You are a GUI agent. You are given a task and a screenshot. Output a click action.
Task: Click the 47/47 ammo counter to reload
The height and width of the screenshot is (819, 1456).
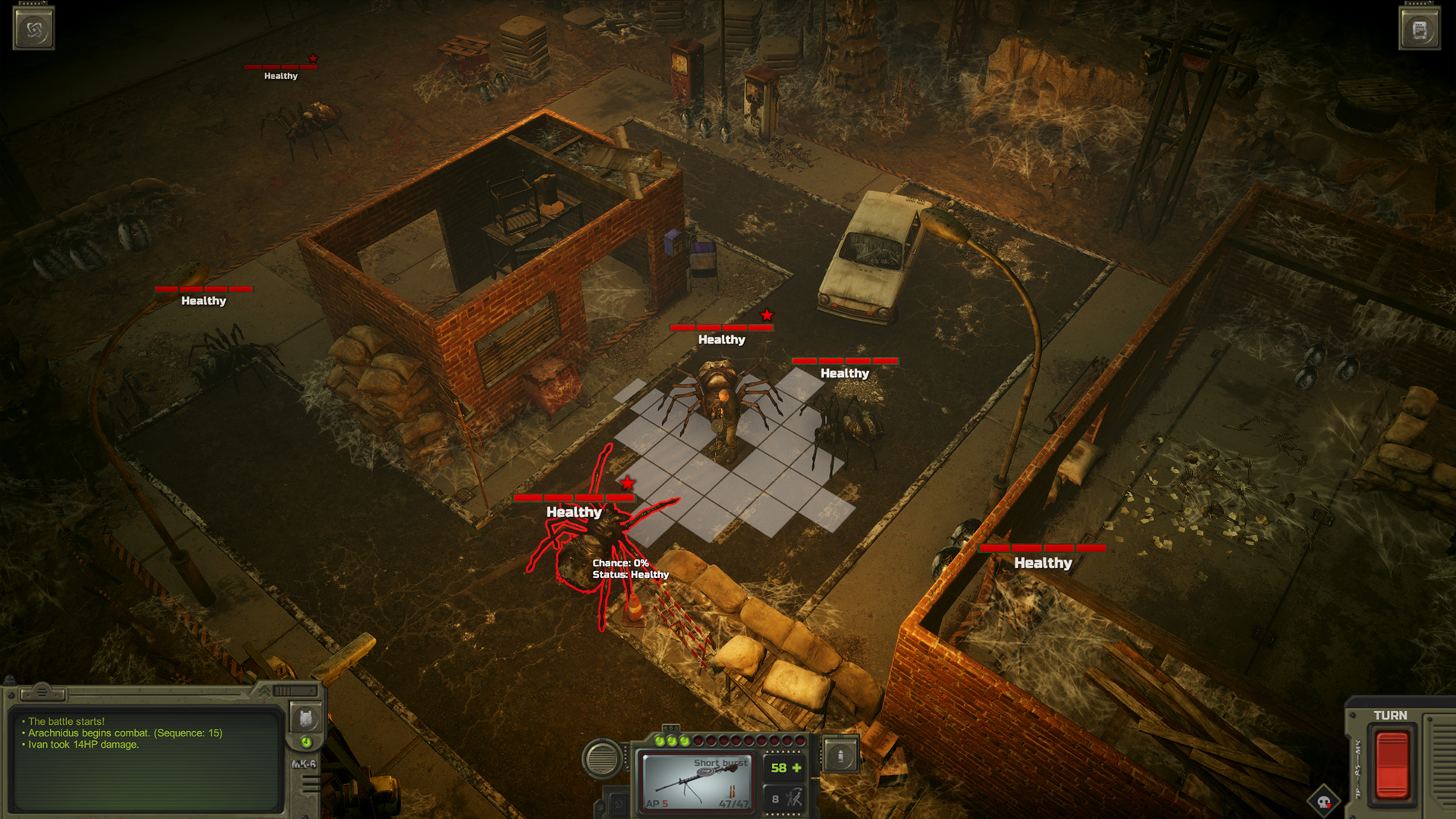733,804
